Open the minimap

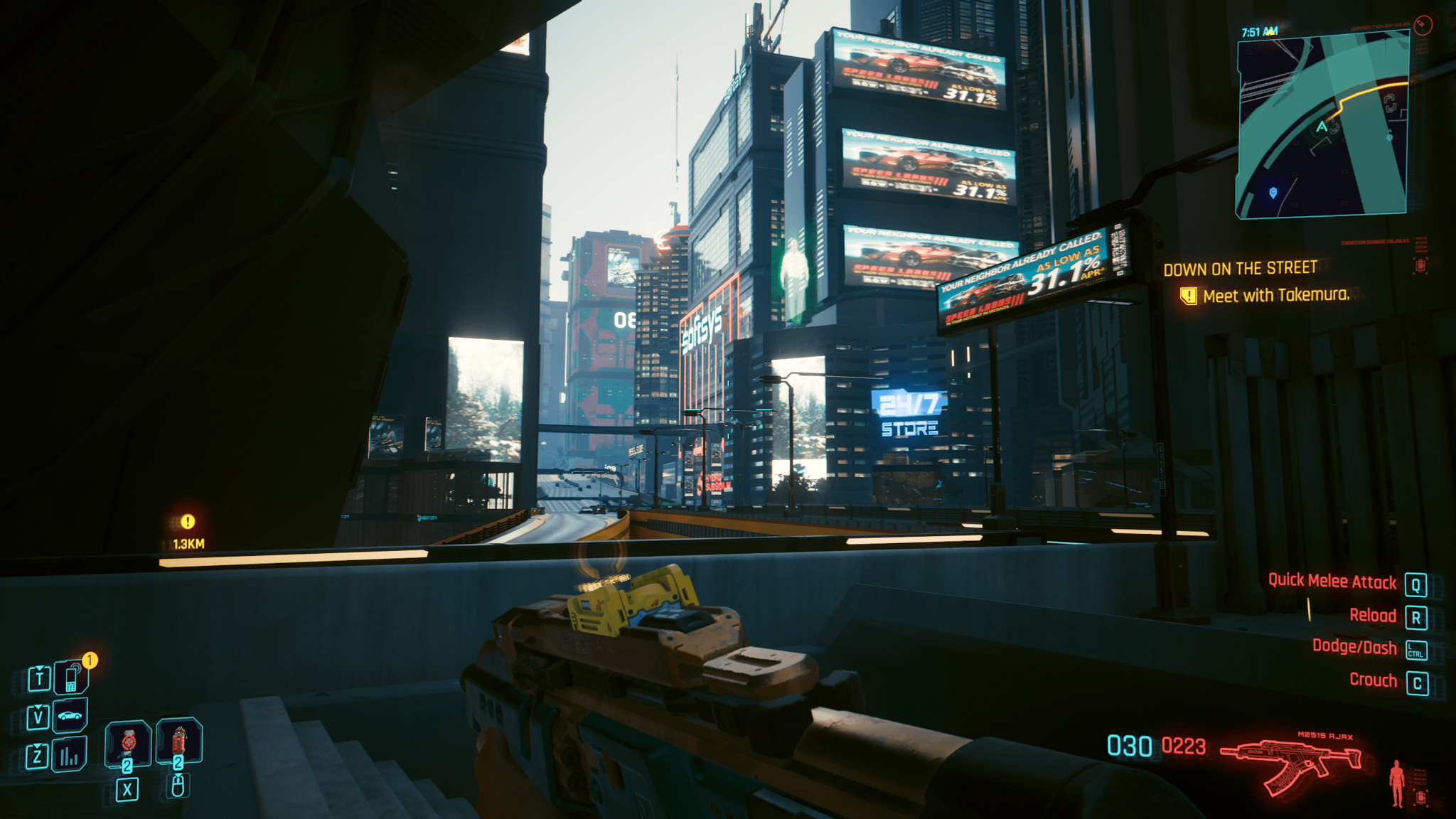1322,124
